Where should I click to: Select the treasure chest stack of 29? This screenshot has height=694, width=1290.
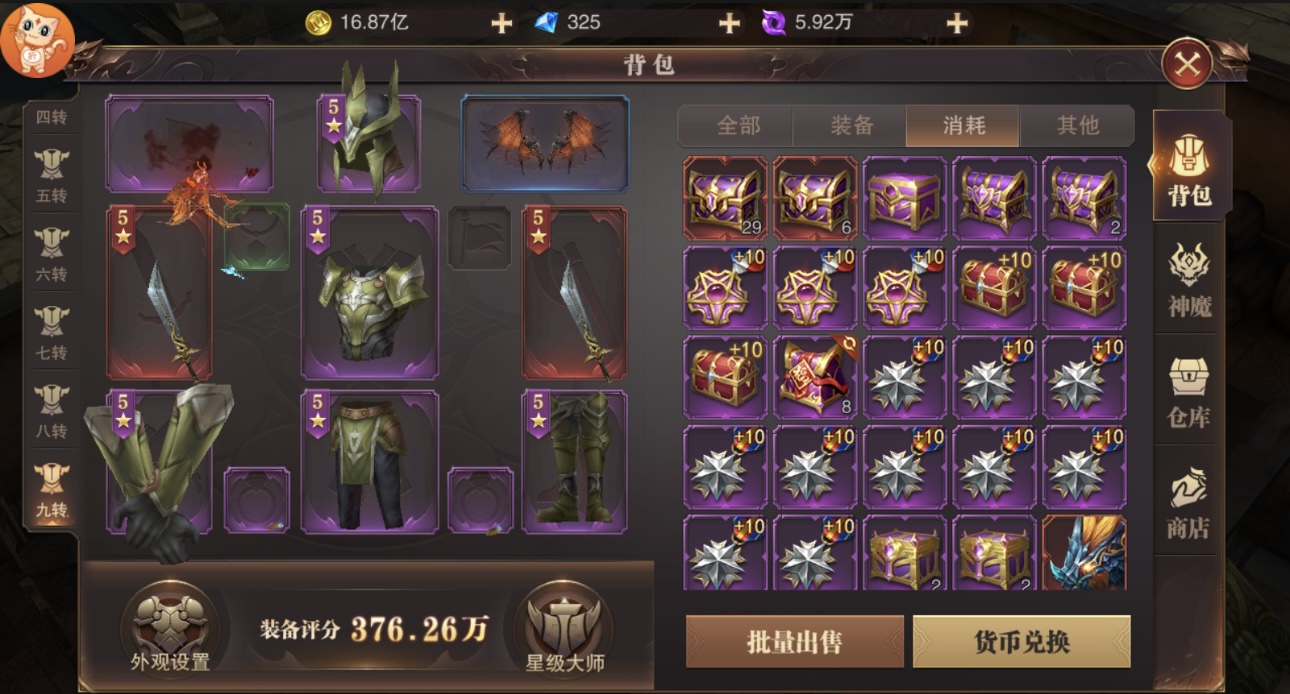(725, 198)
